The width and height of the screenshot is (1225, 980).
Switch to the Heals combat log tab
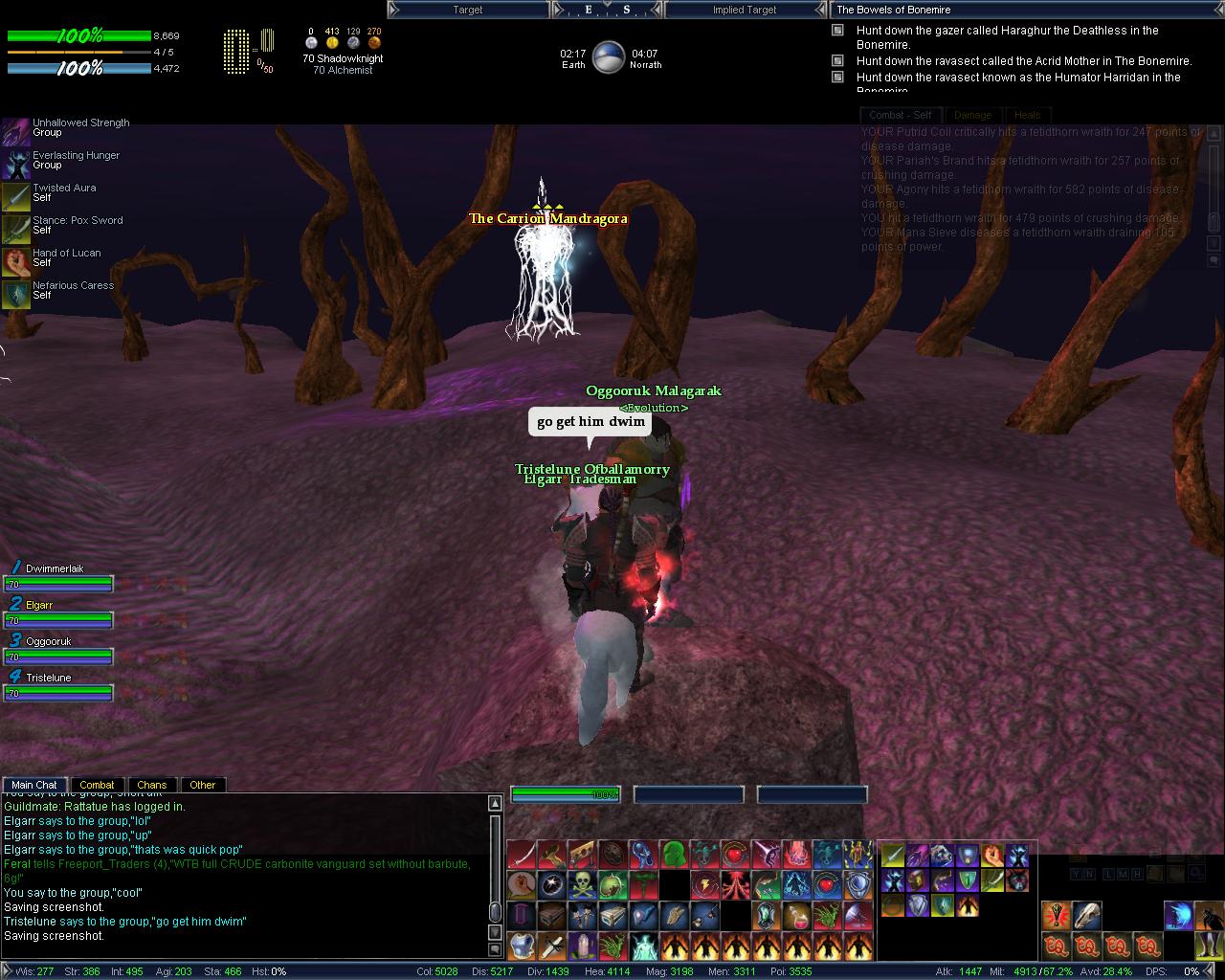coord(1027,115)
